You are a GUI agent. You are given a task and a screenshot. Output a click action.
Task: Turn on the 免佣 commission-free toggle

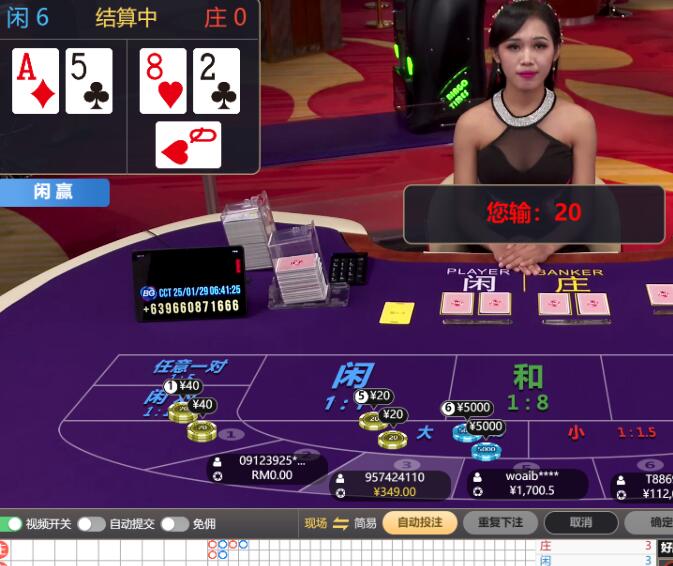point(174,523)
